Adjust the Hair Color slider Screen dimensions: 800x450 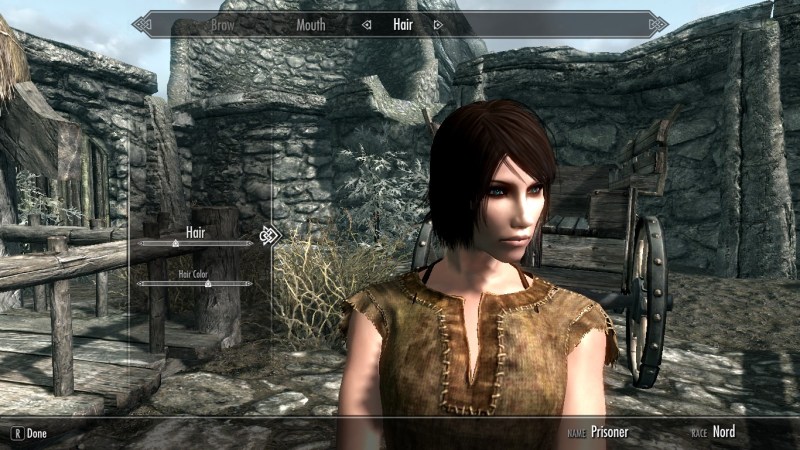coord(208,284)
